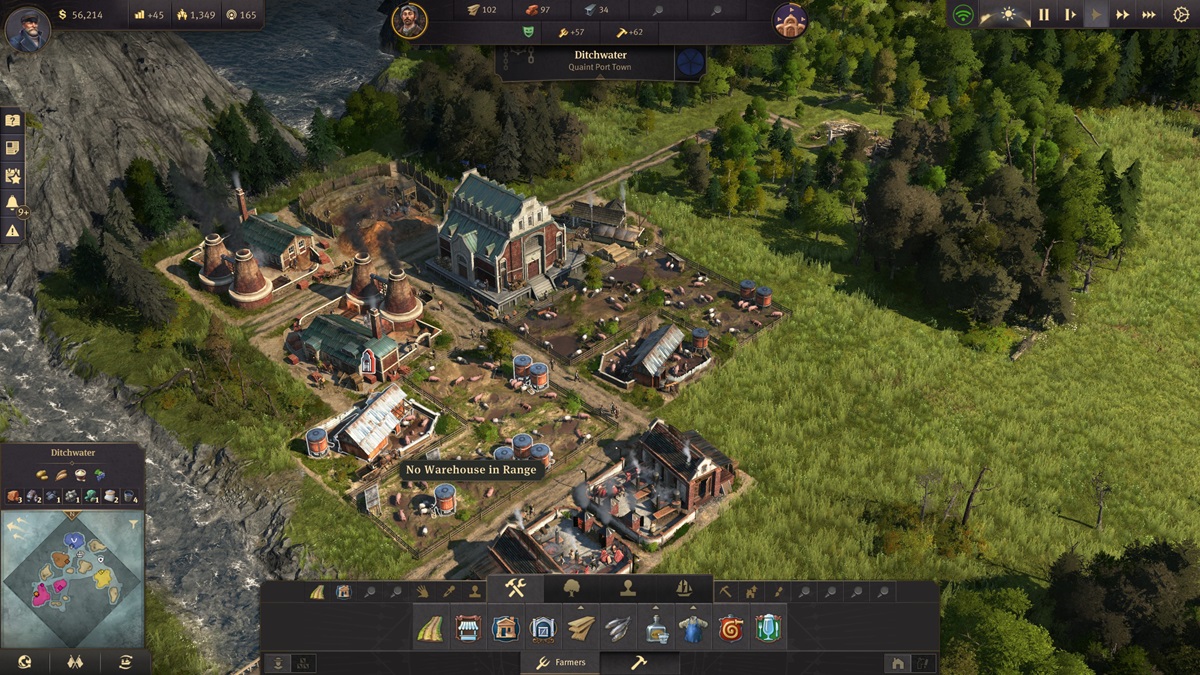
Task: Click the warning triangle alerts icon
Action: 13,231
